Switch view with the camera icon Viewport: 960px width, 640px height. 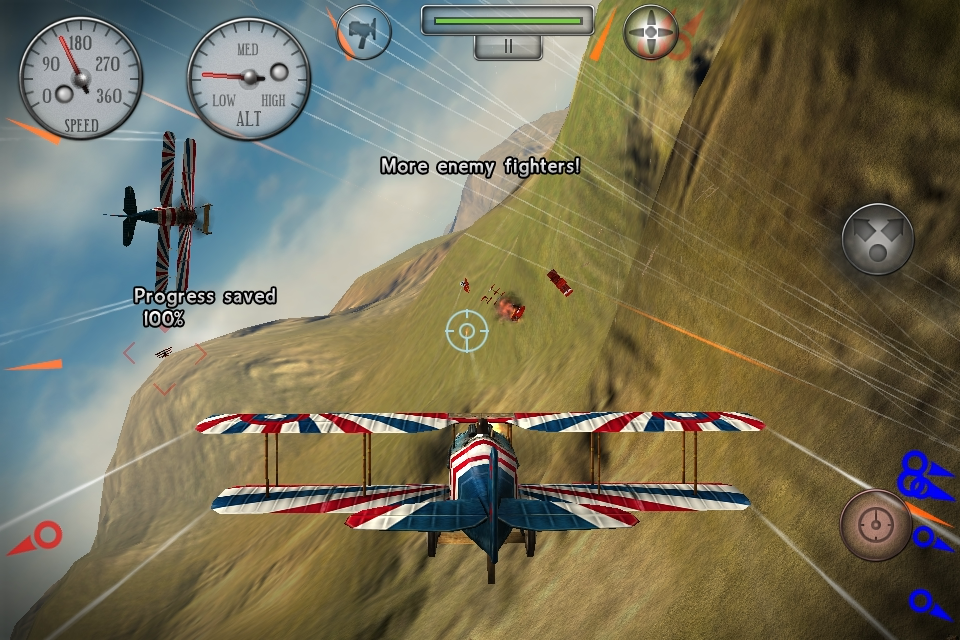click(x=364, y=32)
